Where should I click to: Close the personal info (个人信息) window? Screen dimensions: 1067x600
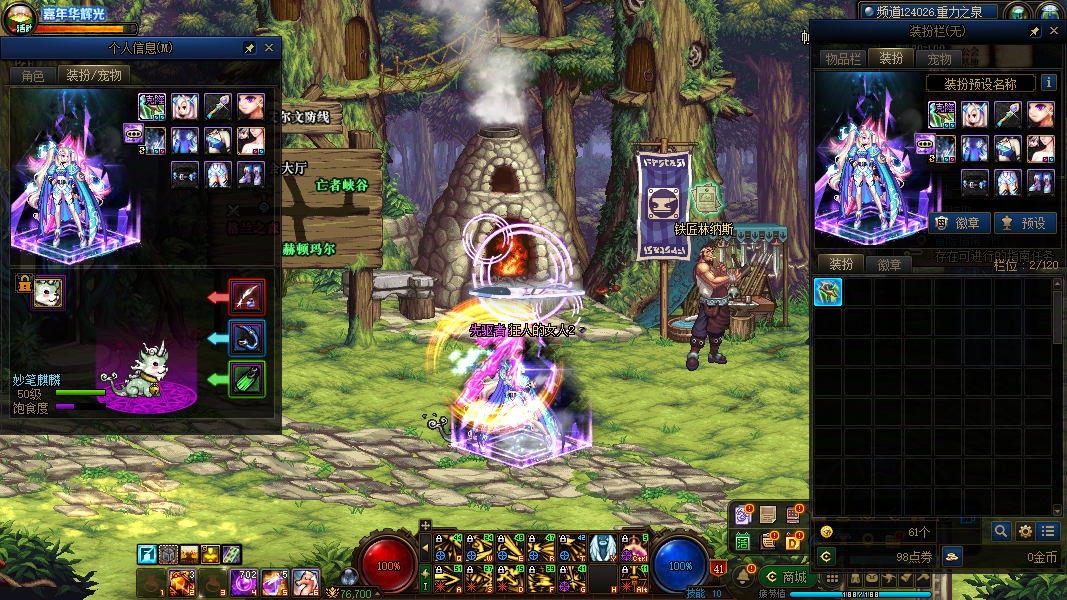pyautogui.click(x=269, y=48)
